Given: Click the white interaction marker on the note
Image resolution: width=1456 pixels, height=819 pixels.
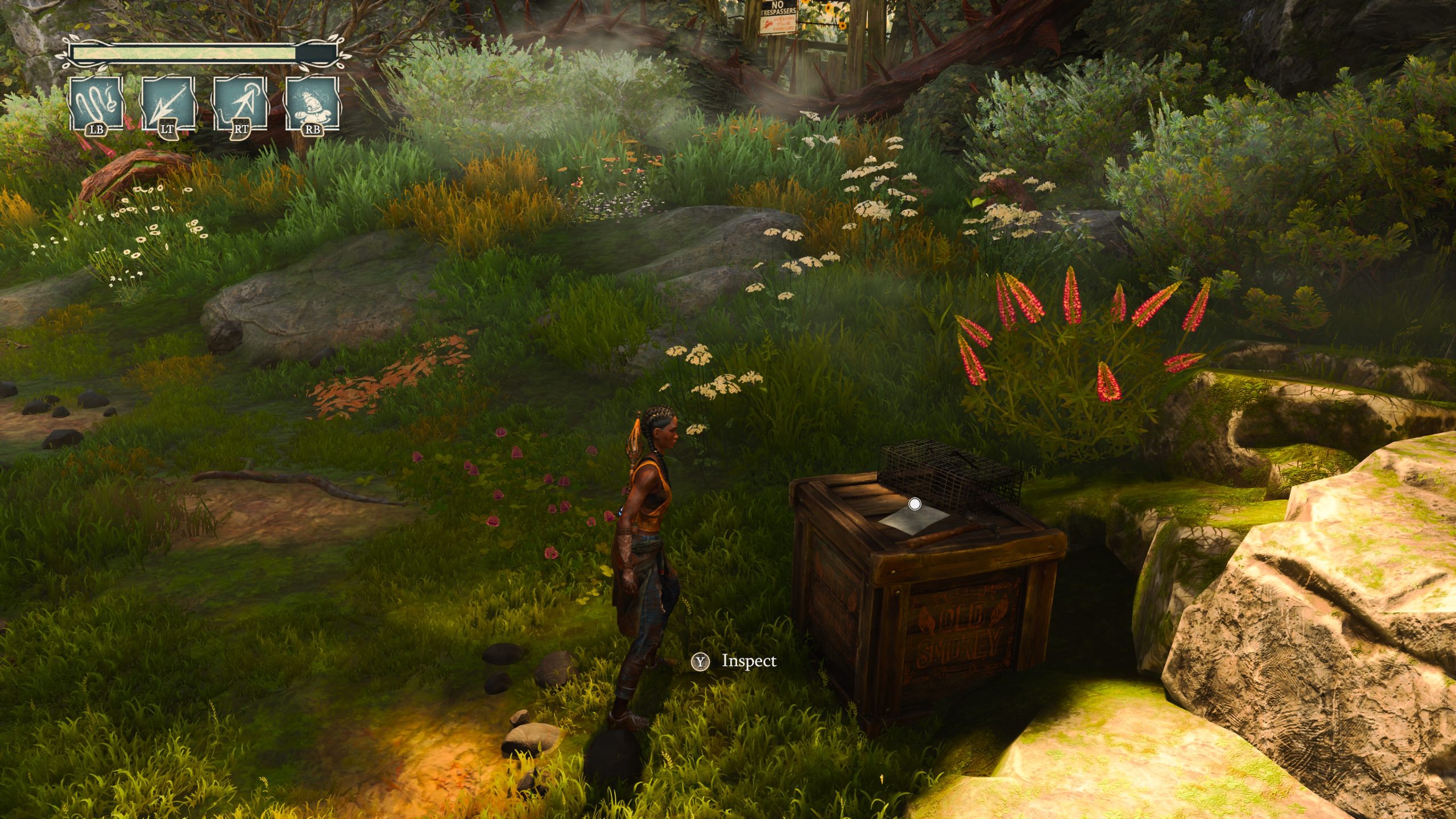Looking at the screenshot, I should (915, 504).
